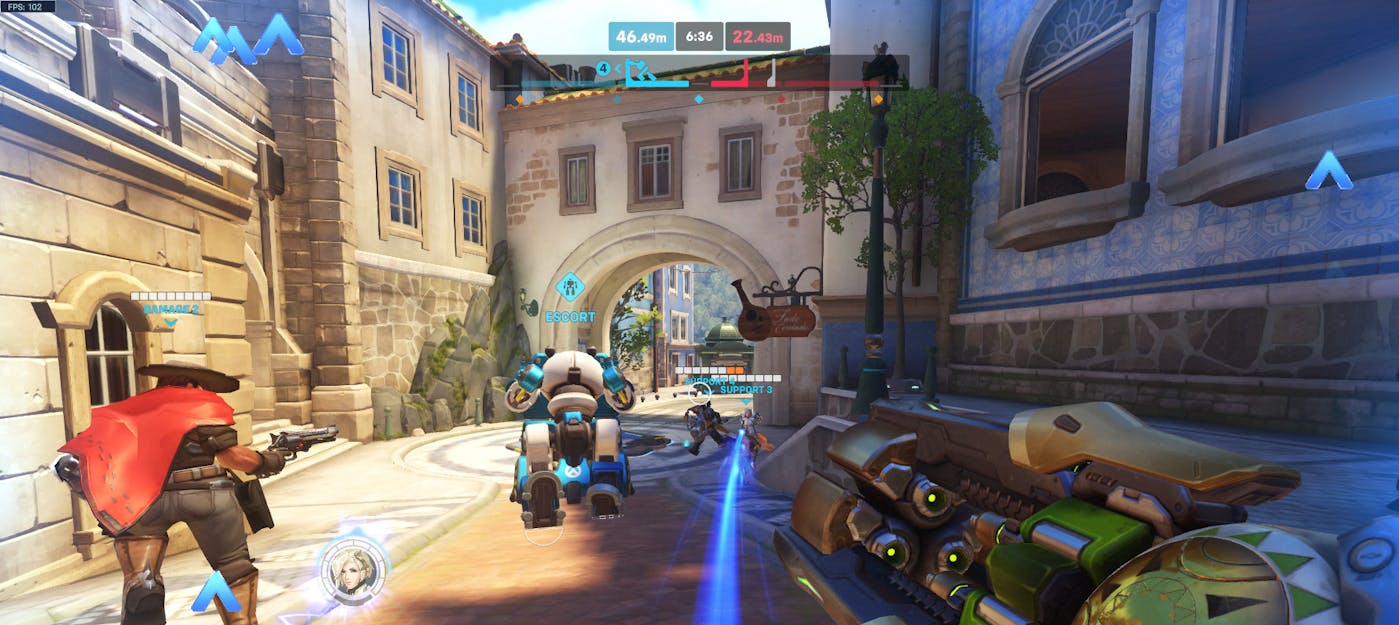Click the blue team robot marker on the track
This screenshot has width=1399, height=625.
point(638,71)
